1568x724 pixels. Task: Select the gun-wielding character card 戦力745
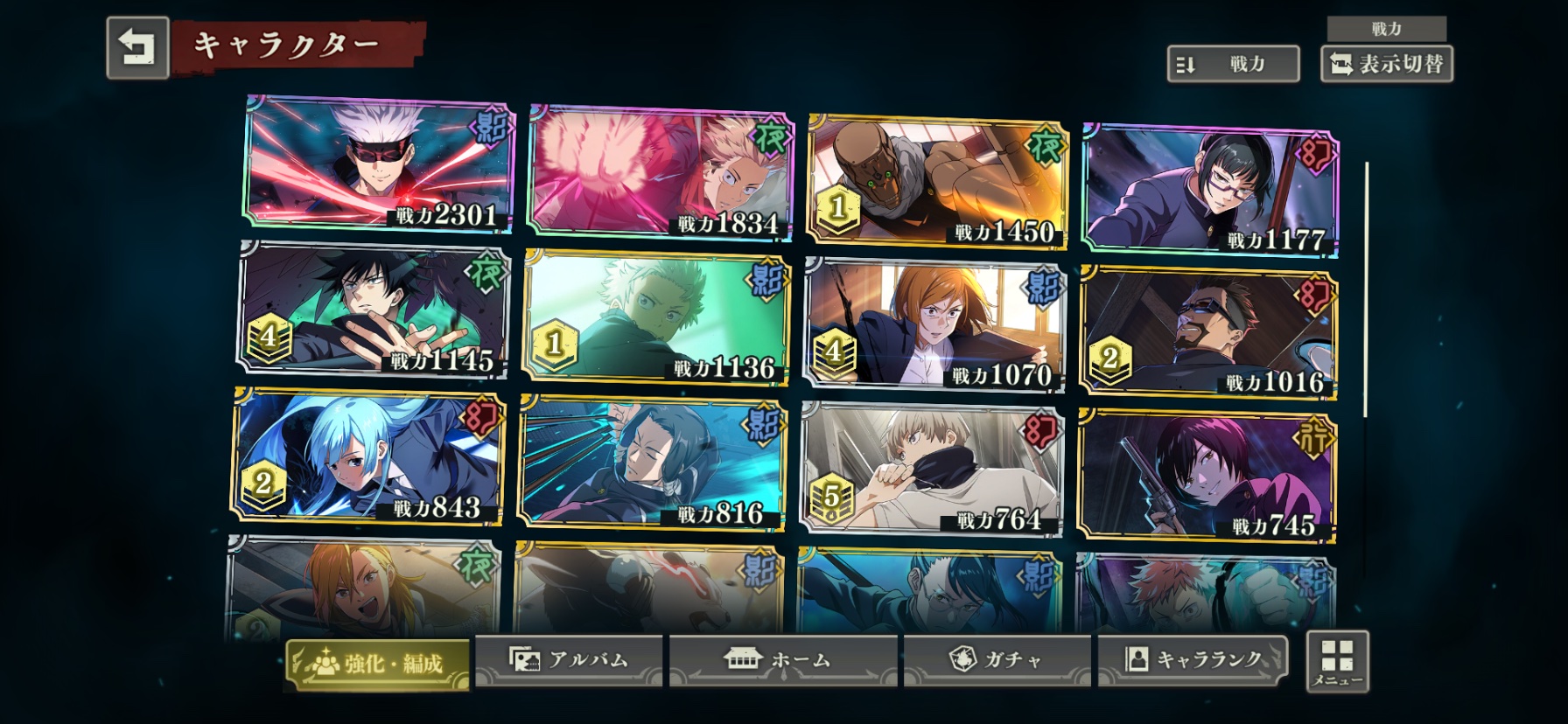click(1207, 475)
